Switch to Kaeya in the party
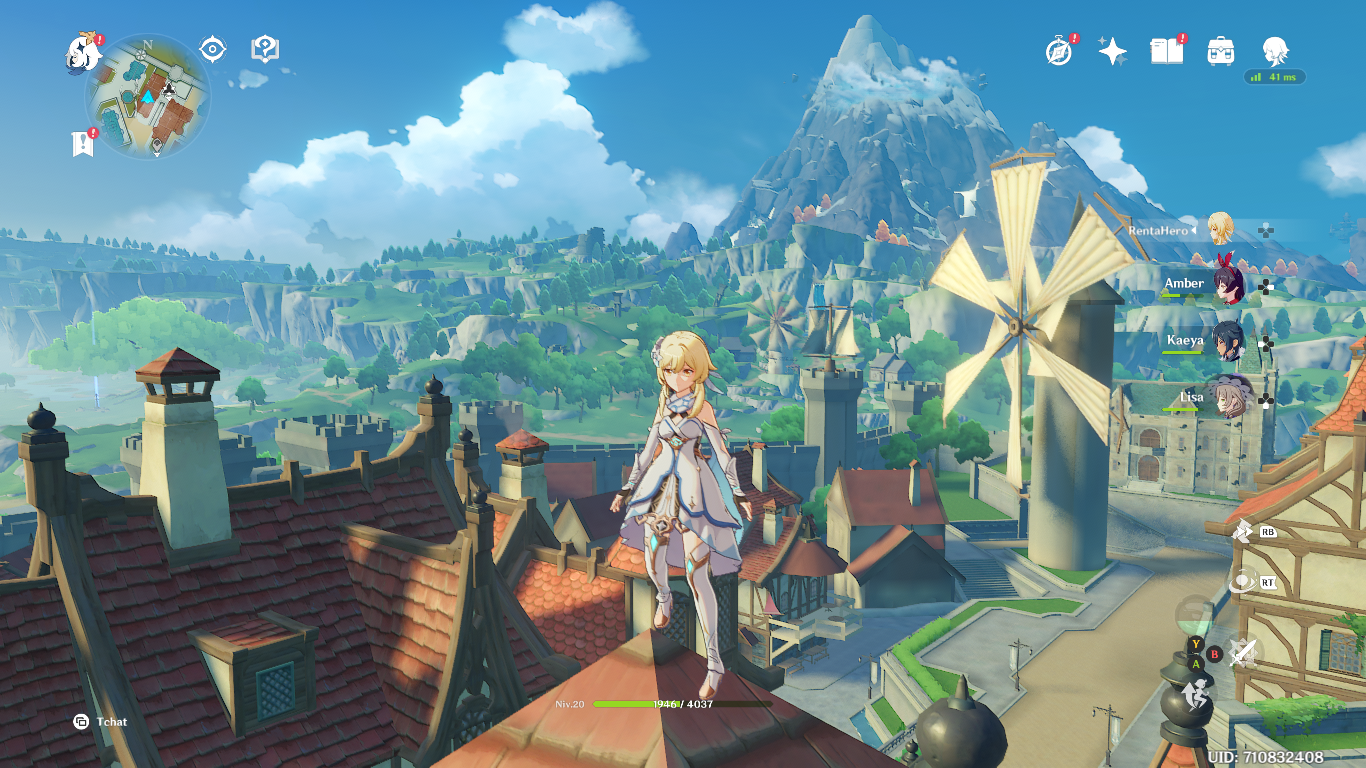The image size is (1366, 768). [x=1227, y=342]
